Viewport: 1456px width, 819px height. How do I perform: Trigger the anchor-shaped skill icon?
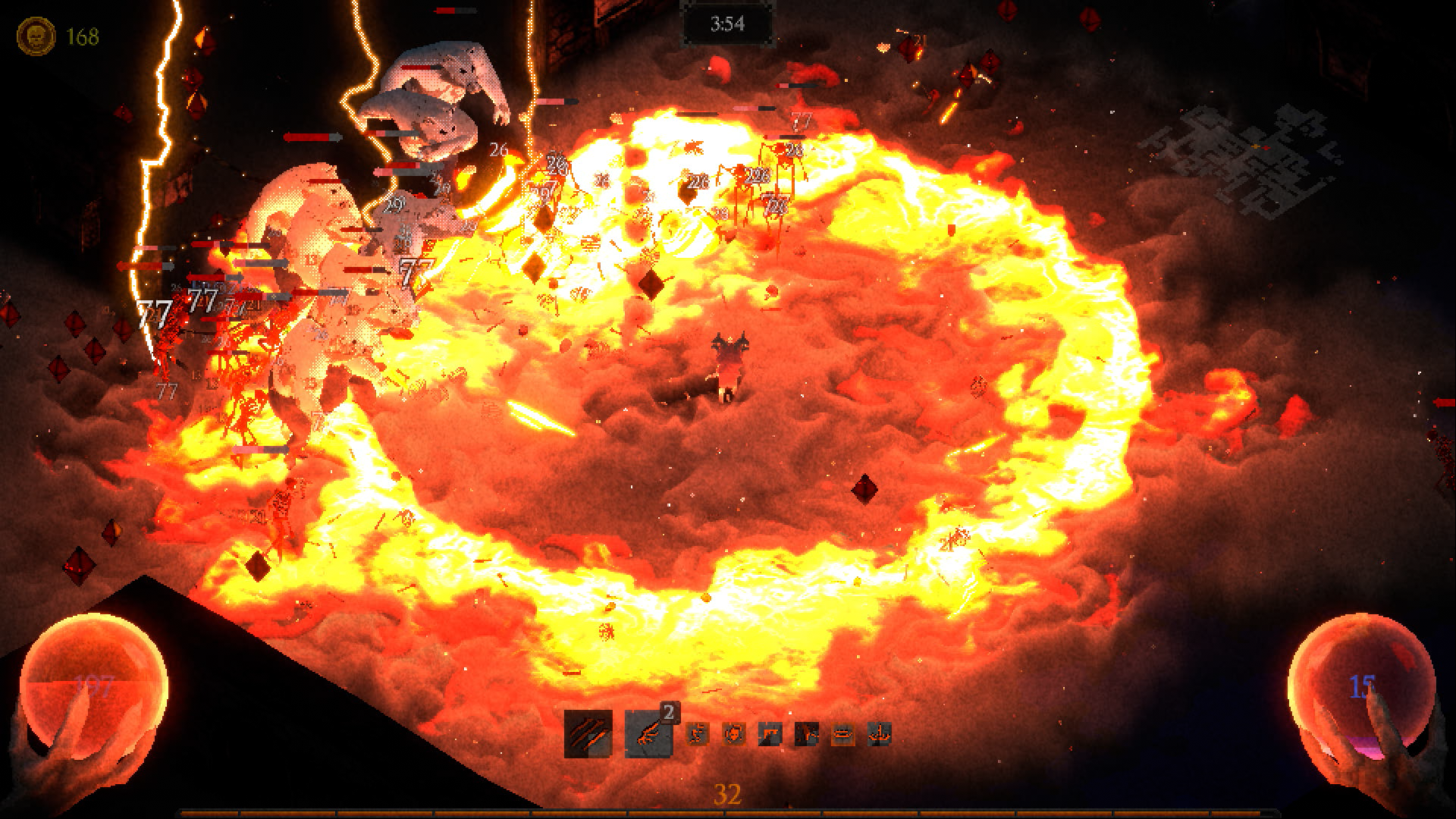[879, 733]
